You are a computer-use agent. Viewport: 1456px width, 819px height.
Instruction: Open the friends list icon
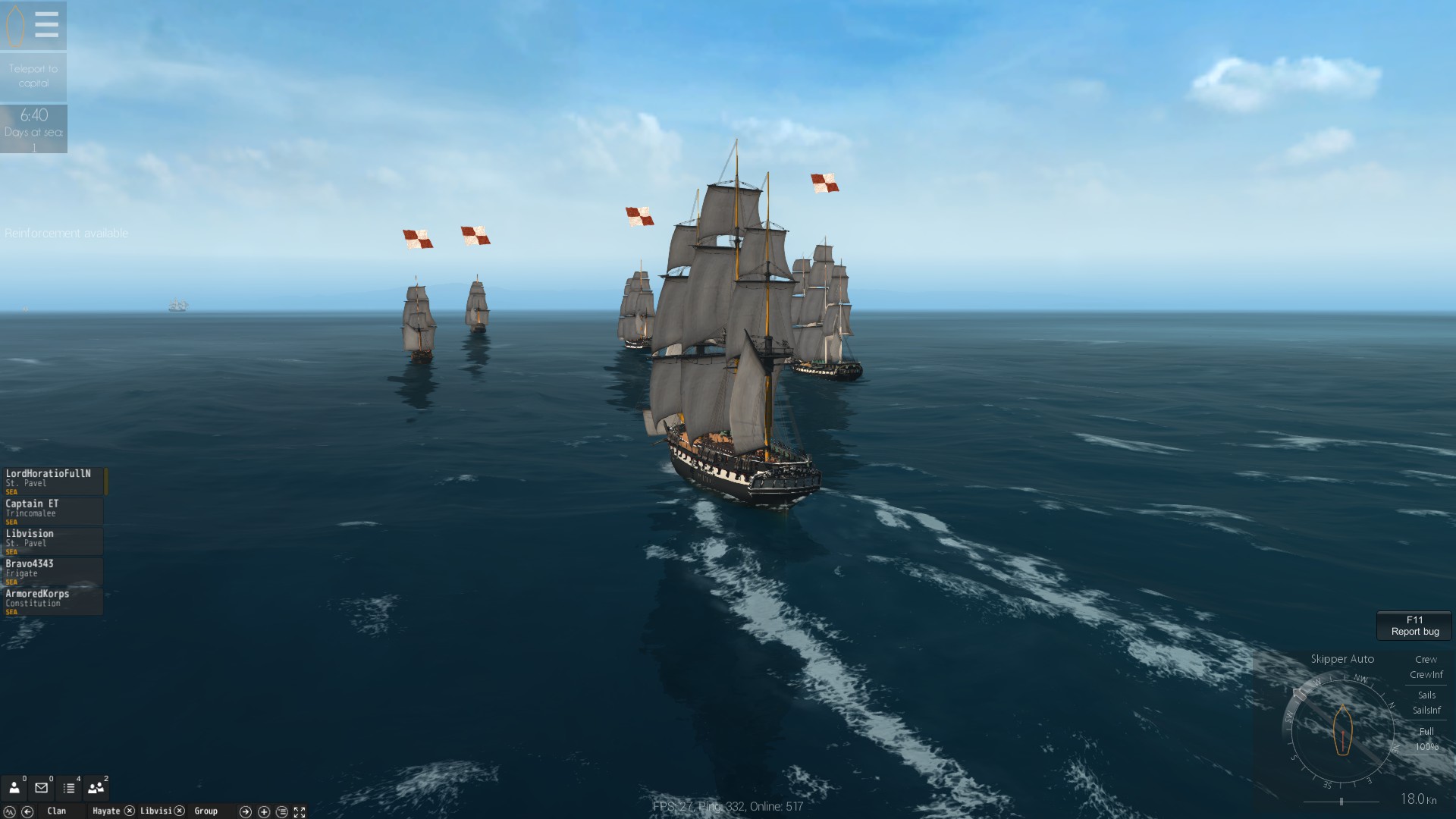tap(14, 789)
